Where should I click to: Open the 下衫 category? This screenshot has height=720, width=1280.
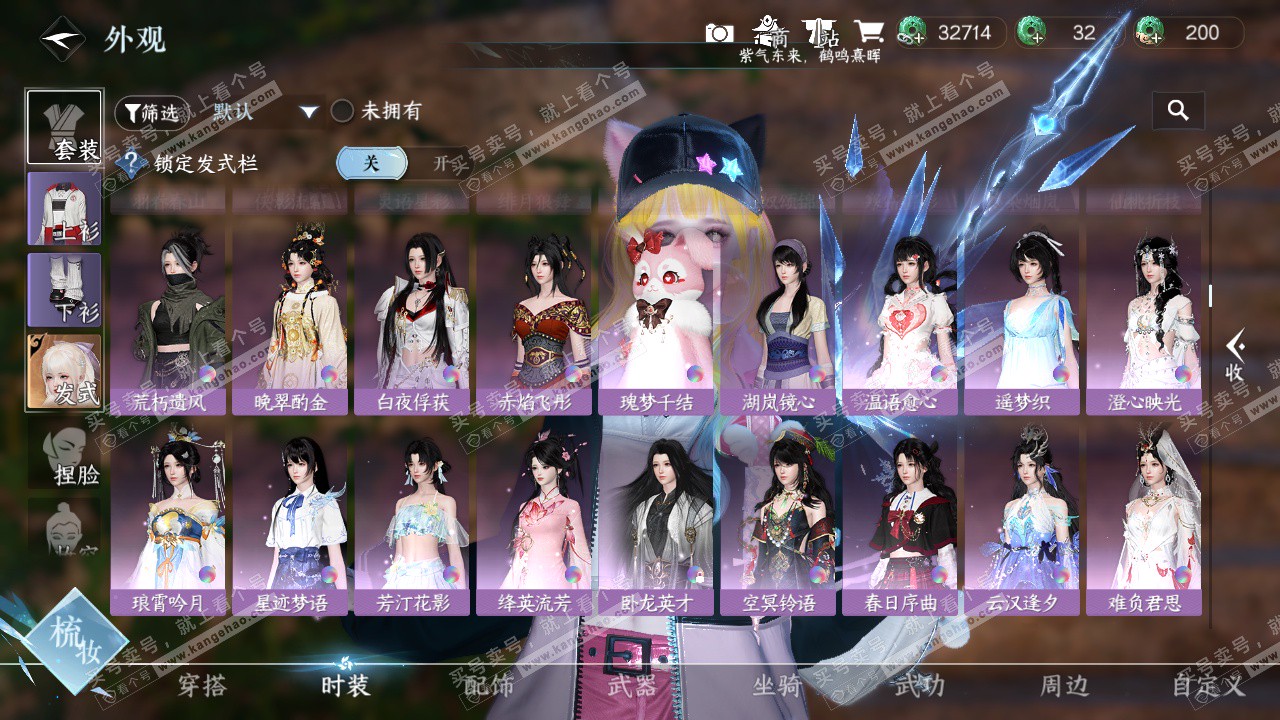click(x=64, y=290)
